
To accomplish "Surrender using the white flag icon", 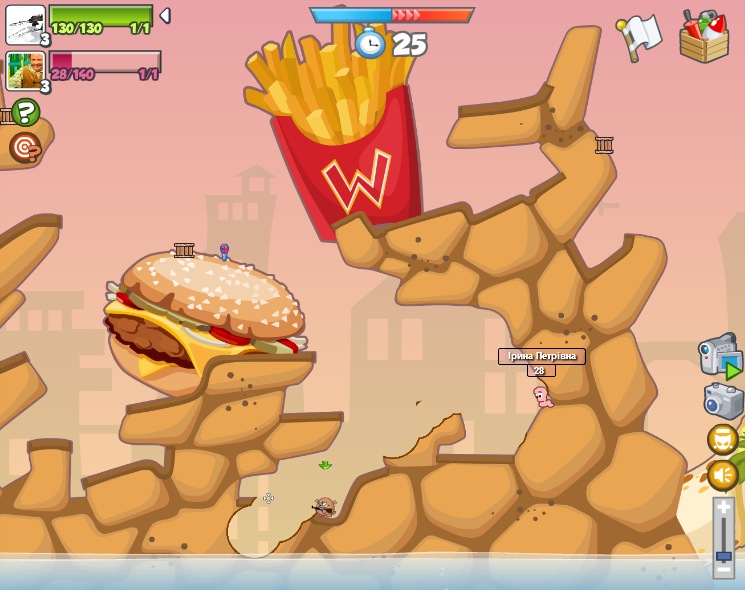I will [639, 36].
